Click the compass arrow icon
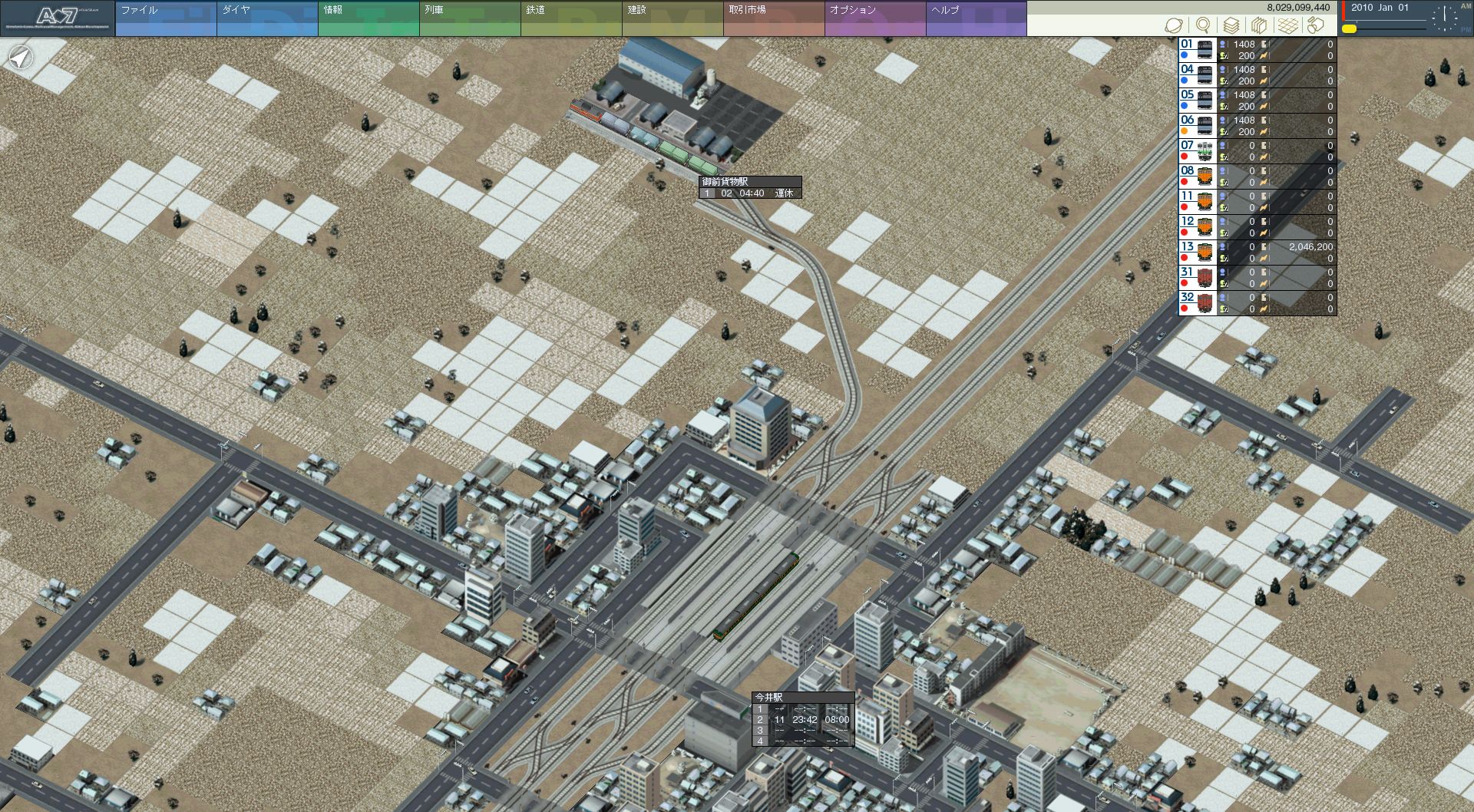Image resolution: width=1474 pixels, height=812 pixels. (21, 57)
